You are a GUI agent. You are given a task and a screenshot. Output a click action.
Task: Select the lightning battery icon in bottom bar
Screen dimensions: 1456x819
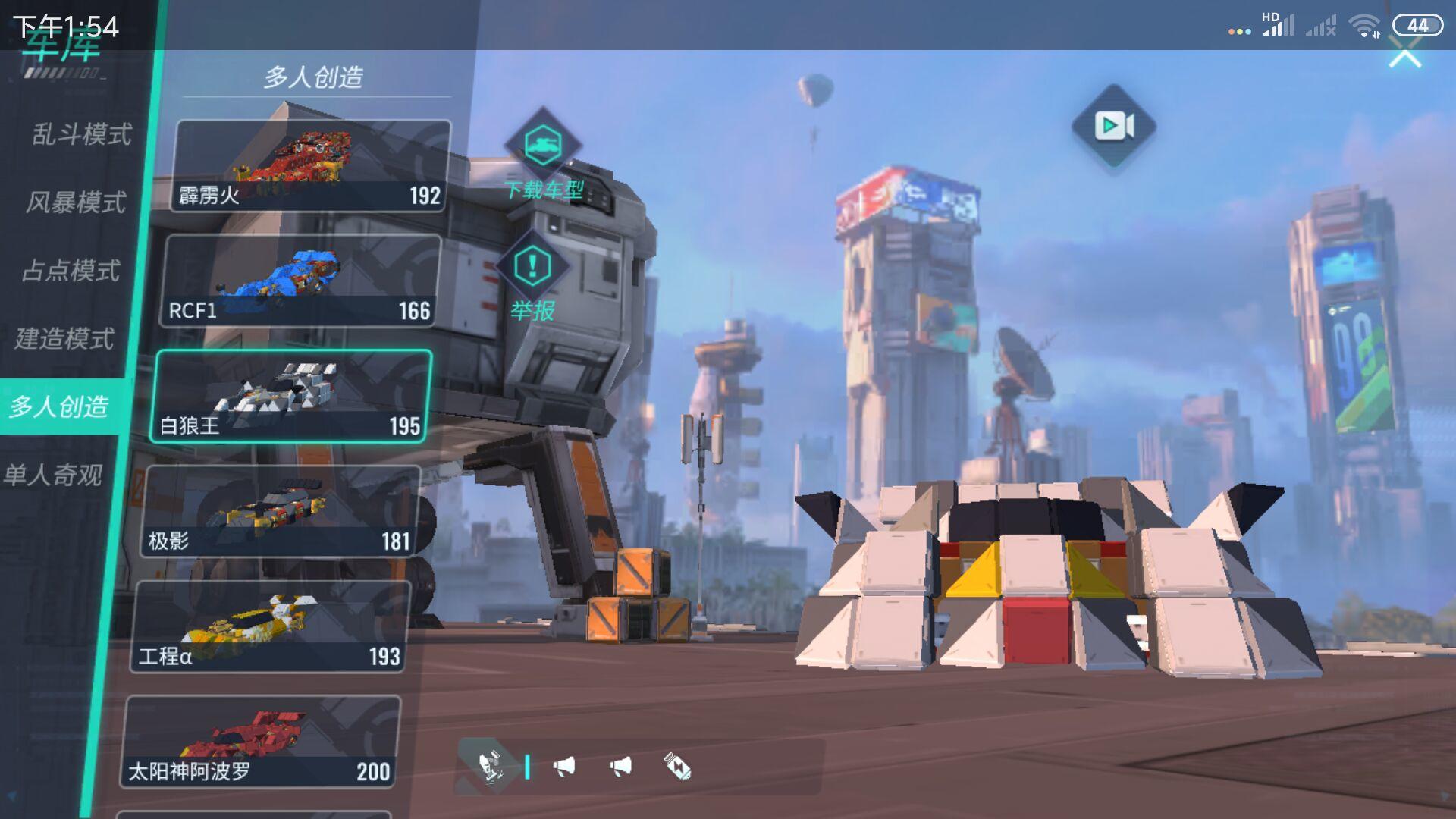(x=677, y=767)
